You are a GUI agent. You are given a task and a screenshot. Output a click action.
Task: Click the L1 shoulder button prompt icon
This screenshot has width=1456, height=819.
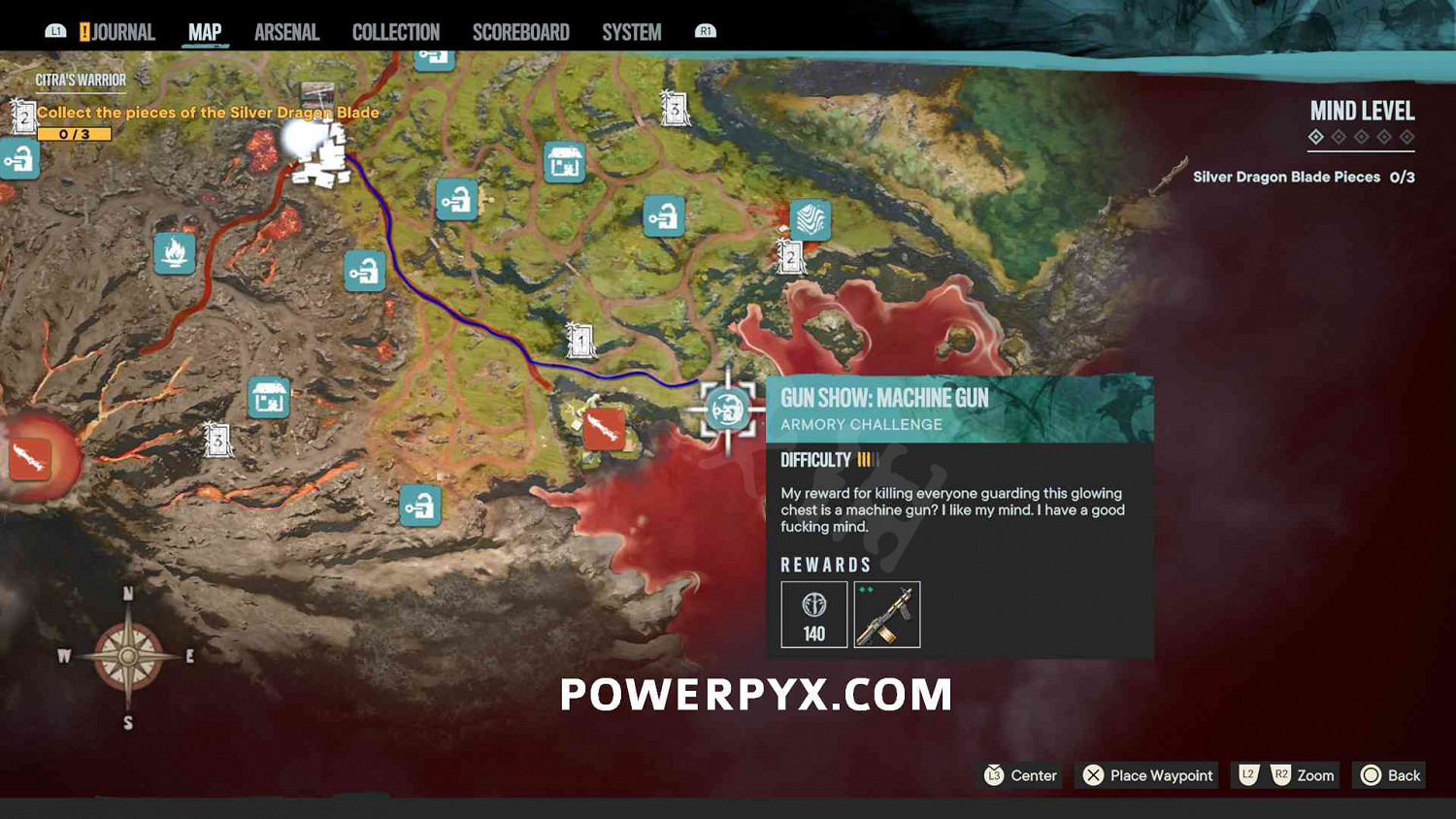53,30
